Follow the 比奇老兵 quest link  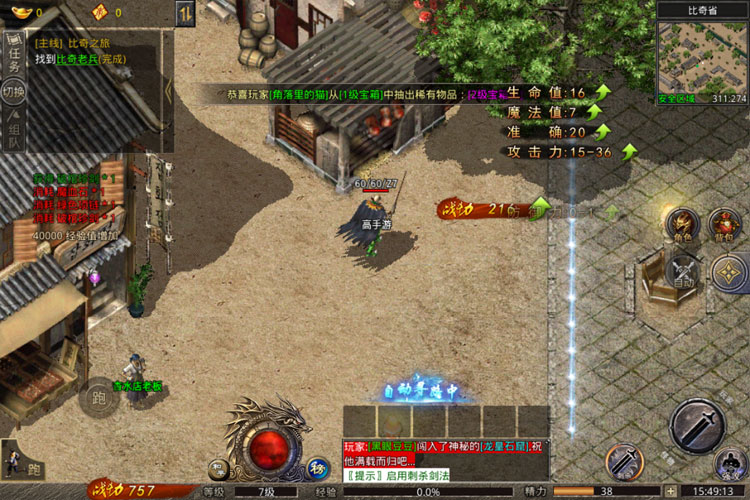[x=76, y=60]
